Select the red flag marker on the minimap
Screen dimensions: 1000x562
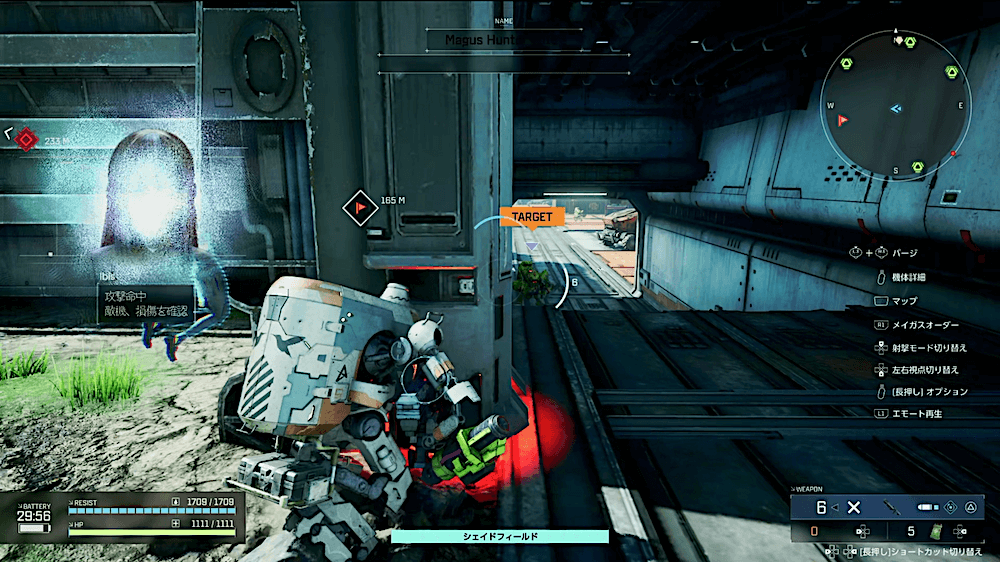click(843, 120)
